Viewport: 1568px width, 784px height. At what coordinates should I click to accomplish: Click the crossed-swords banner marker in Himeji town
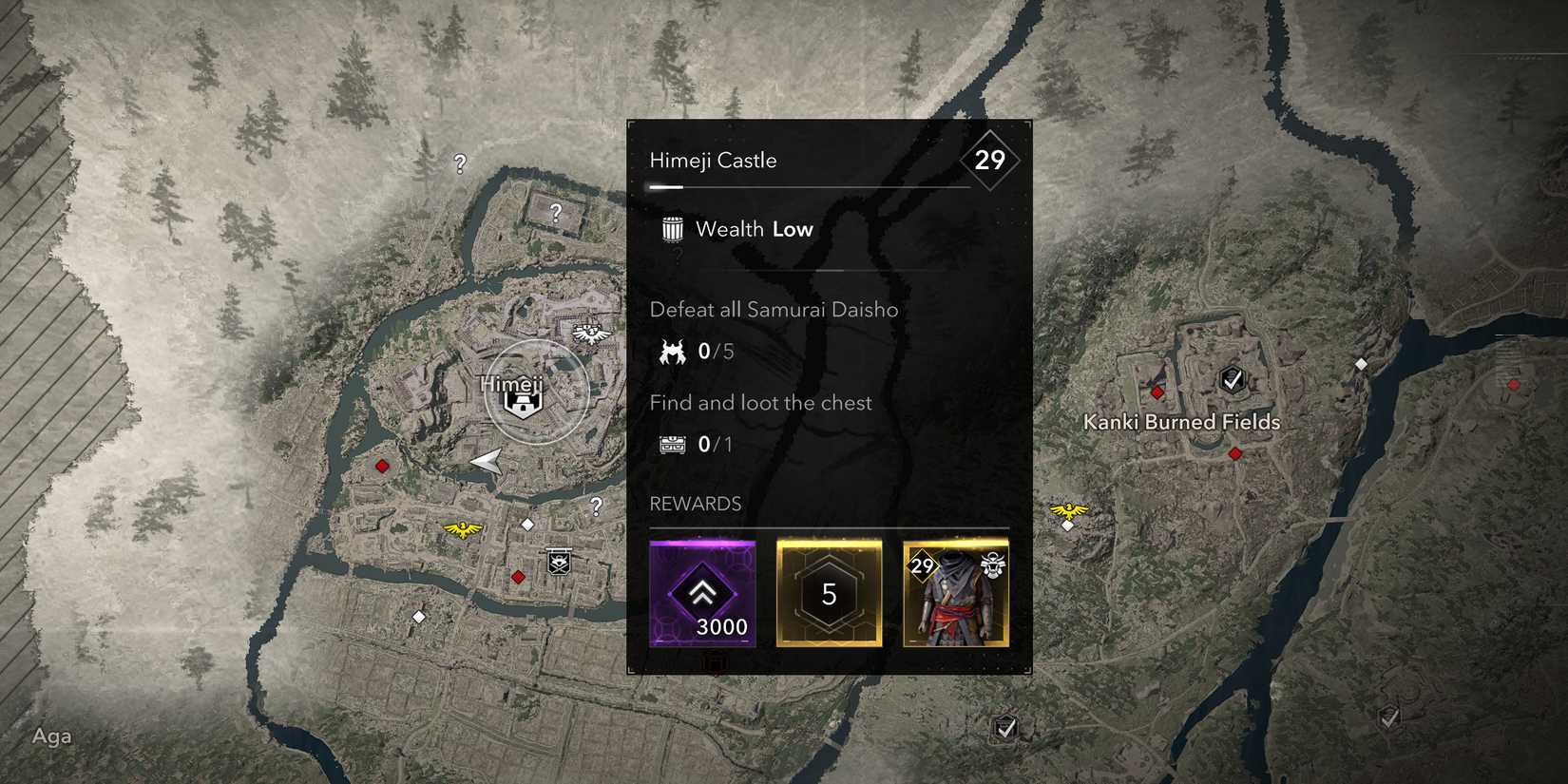tap(559, 563)
